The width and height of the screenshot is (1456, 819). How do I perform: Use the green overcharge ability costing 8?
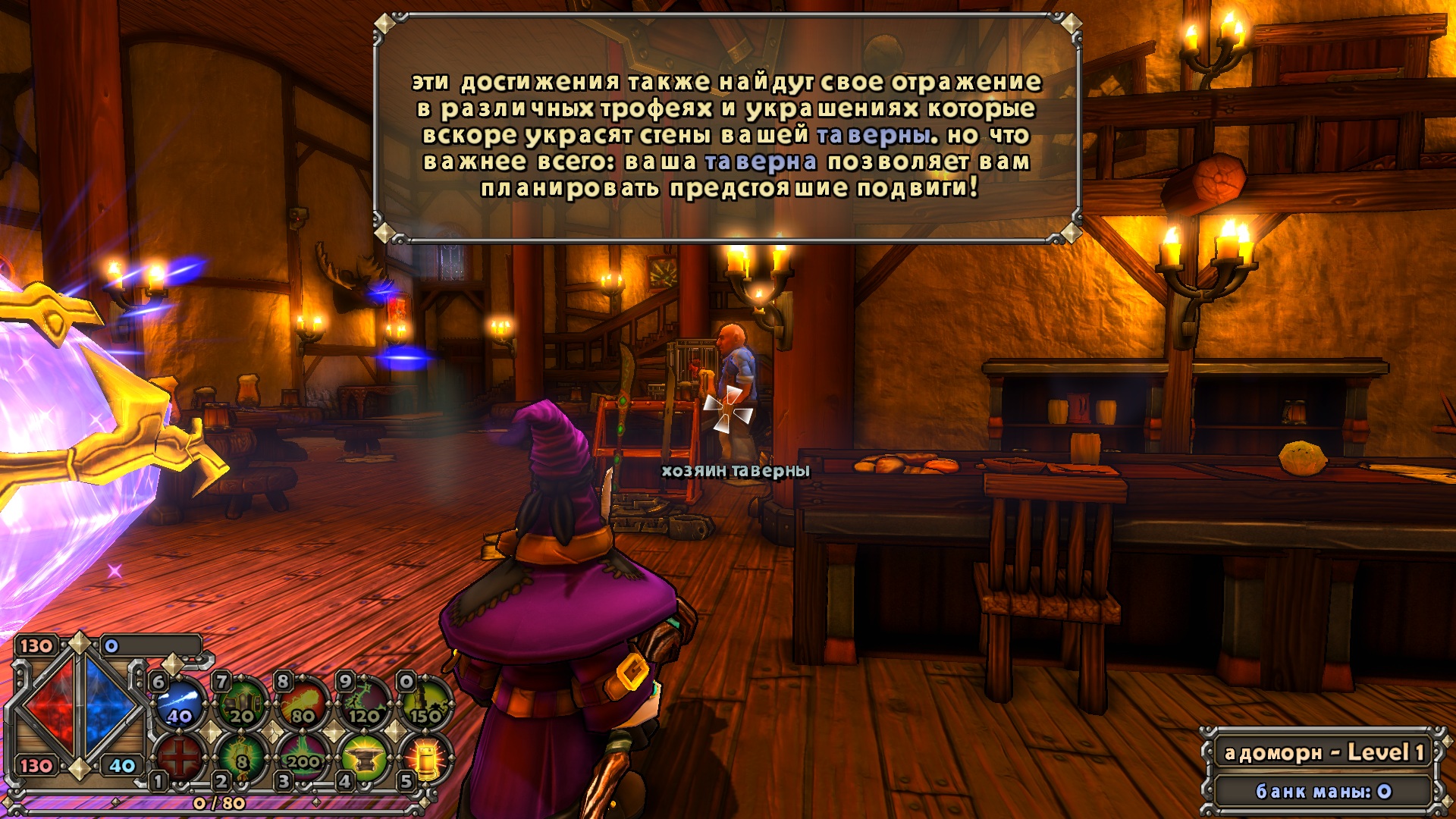click(242, 757)
